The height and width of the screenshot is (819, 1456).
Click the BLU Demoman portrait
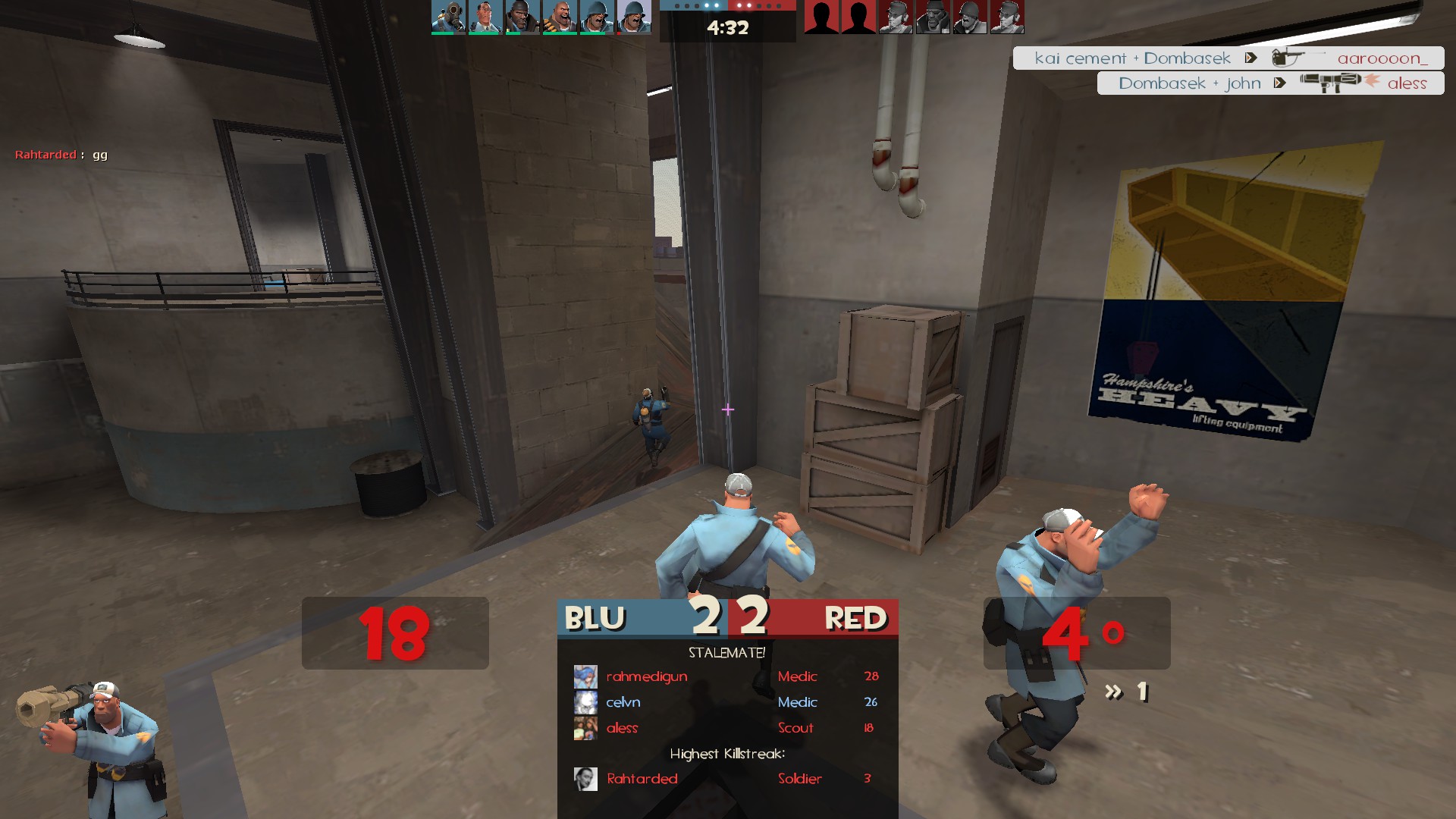coord(522,17)
